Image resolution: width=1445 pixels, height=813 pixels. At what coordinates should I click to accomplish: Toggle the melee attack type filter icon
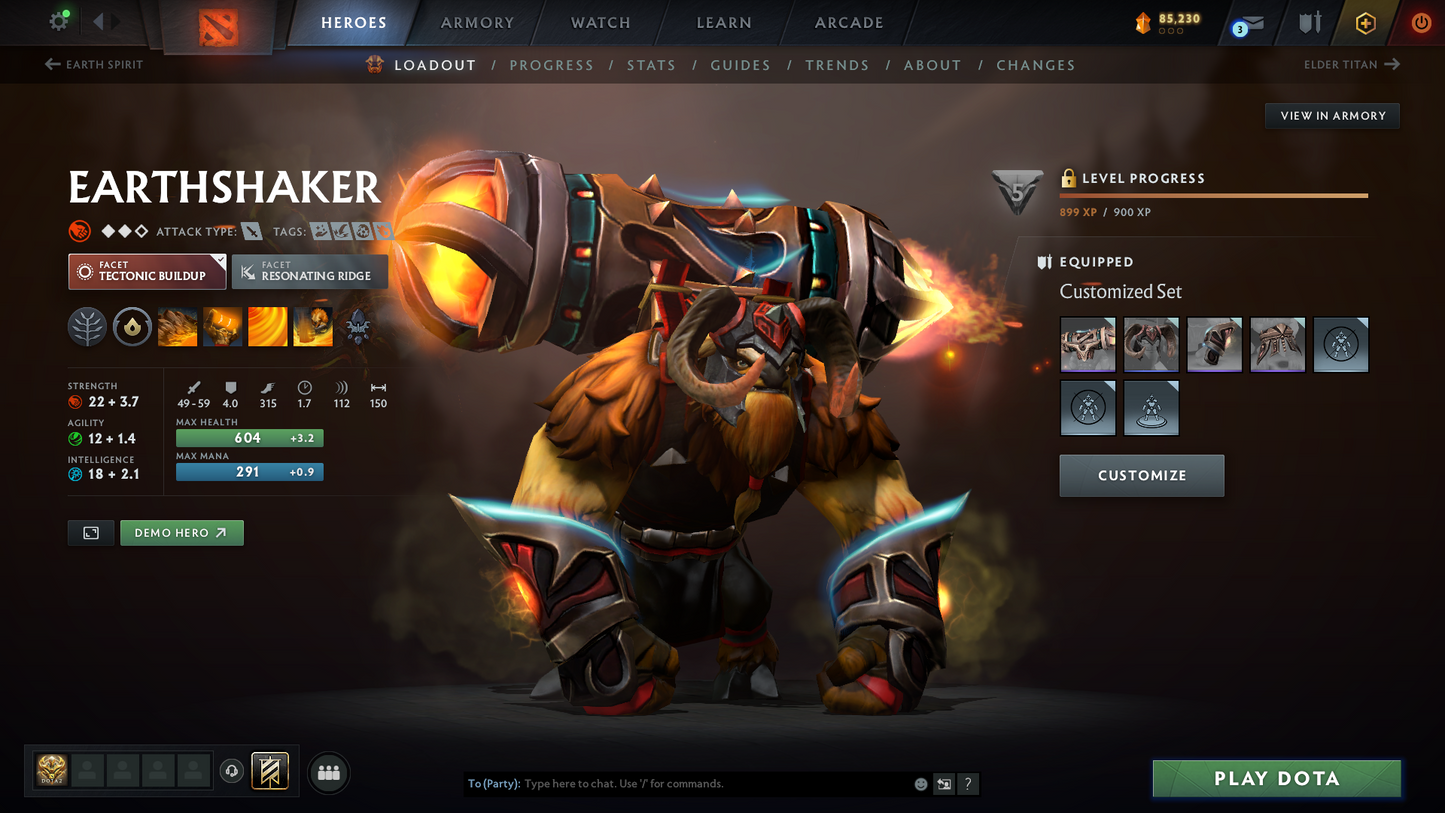[x=249, y=231]
